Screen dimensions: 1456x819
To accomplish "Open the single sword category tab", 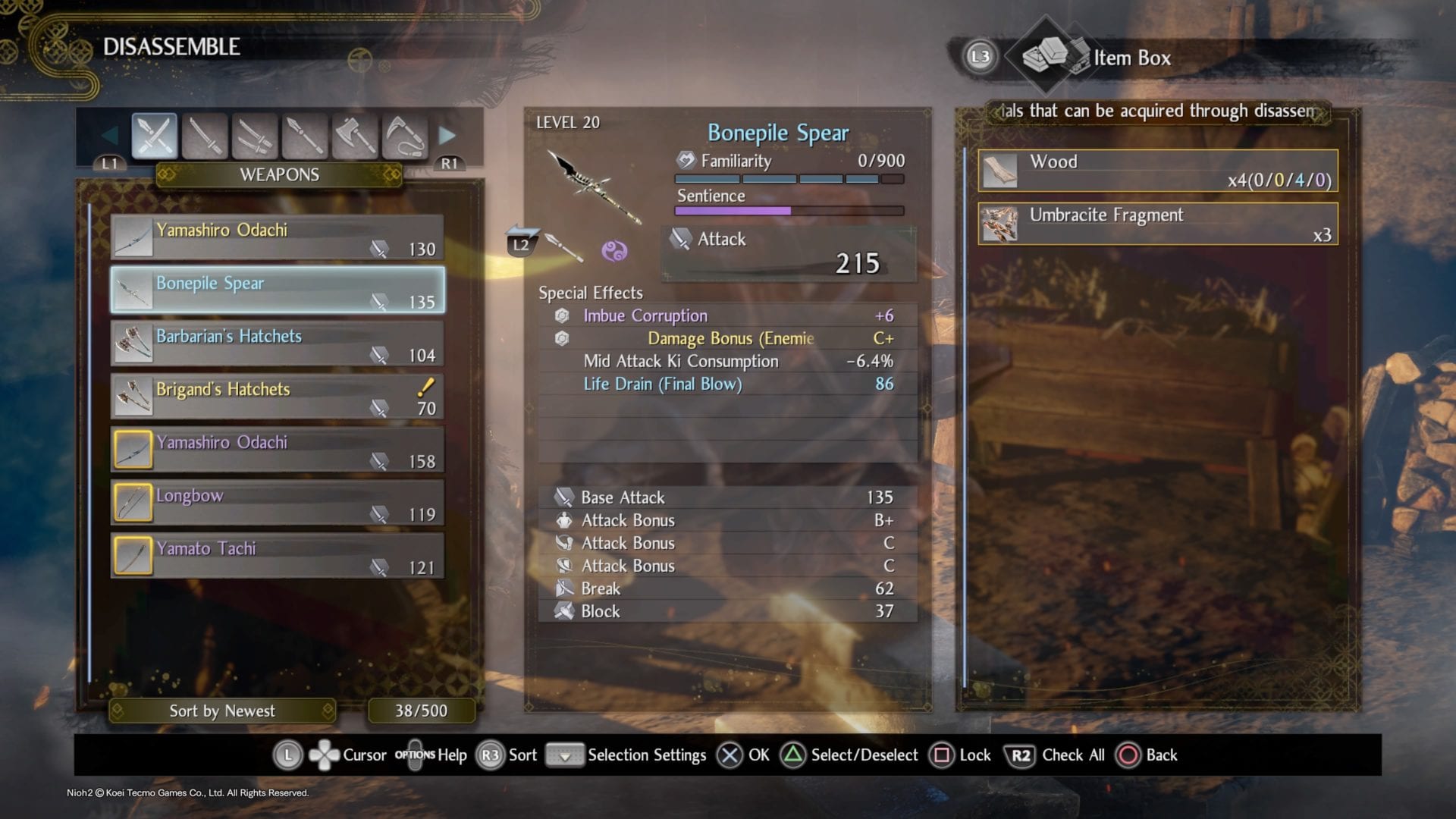I will (205, 136).
